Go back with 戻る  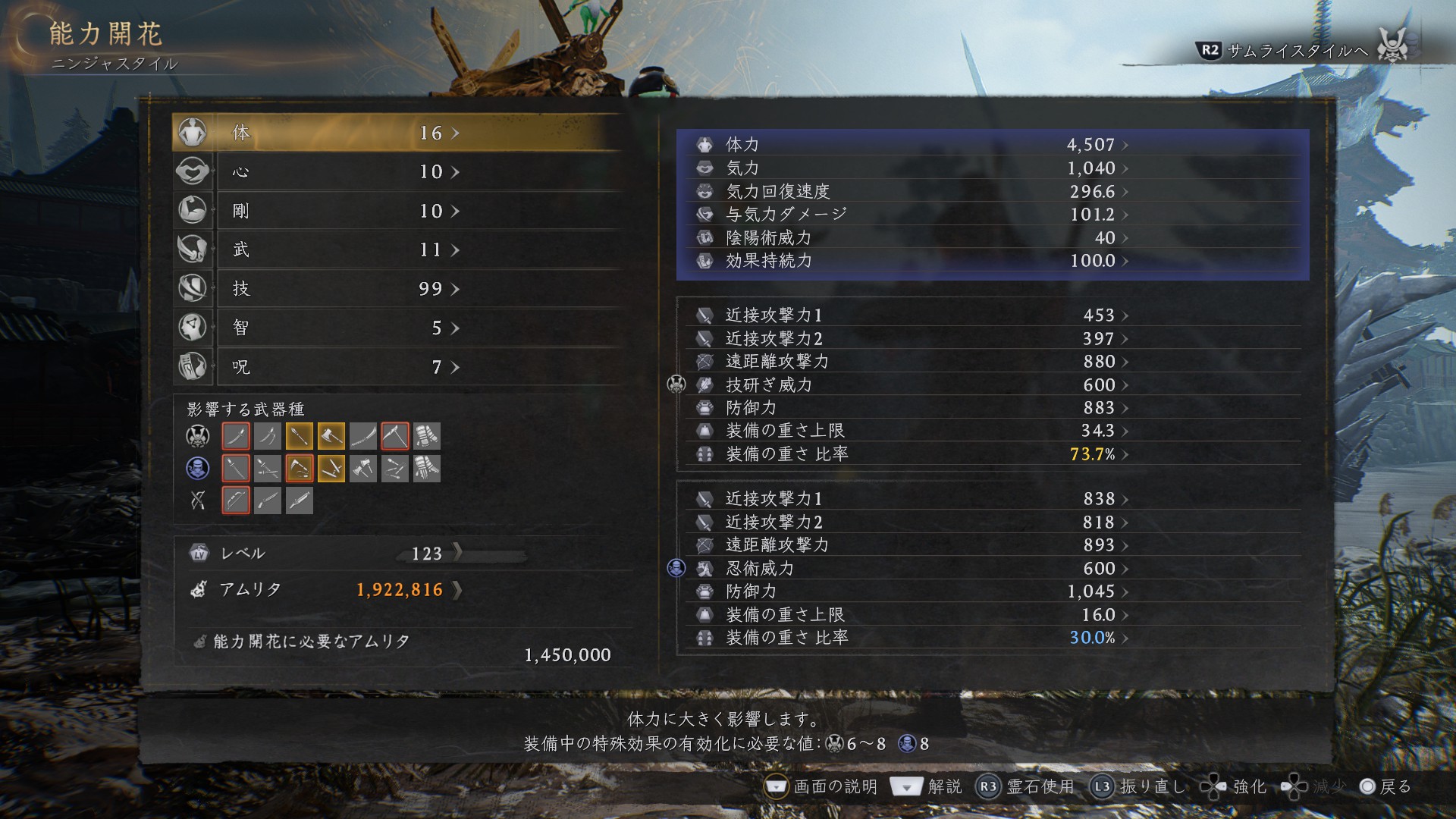point(1385,786)
